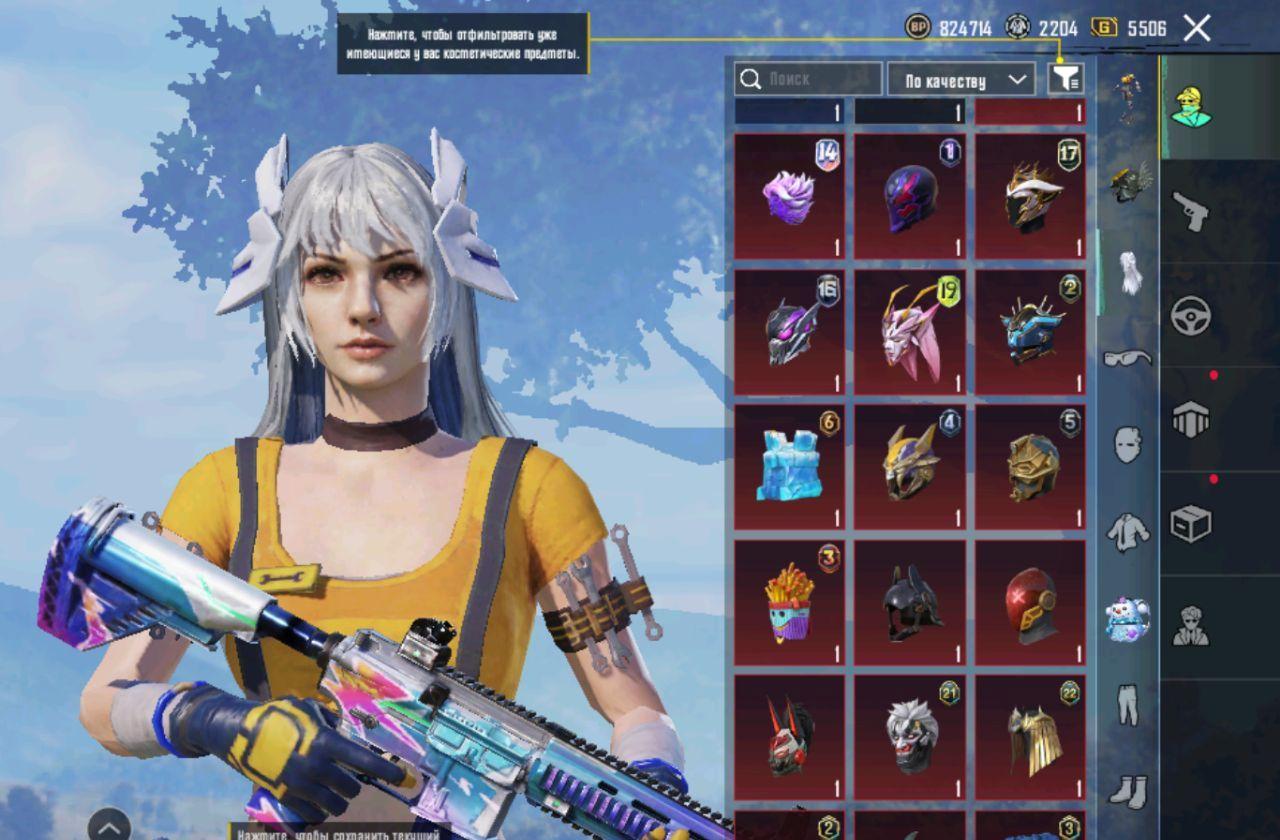
Task: Open the vehicles steering wheel tab
Action: coord(1190,316)
